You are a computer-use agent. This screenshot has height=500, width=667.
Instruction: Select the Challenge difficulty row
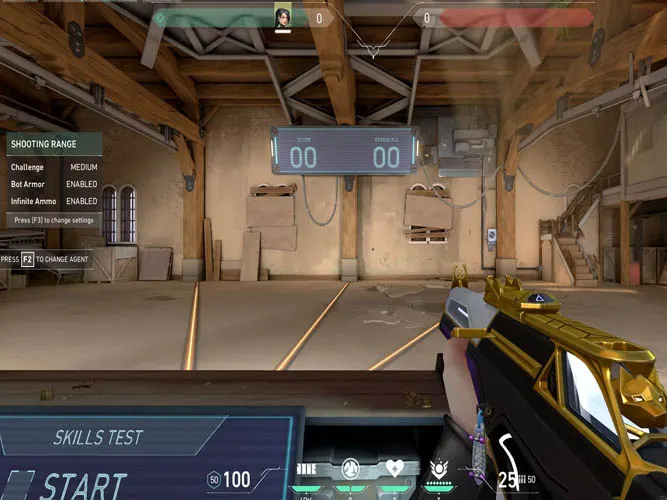pos(53,167)
